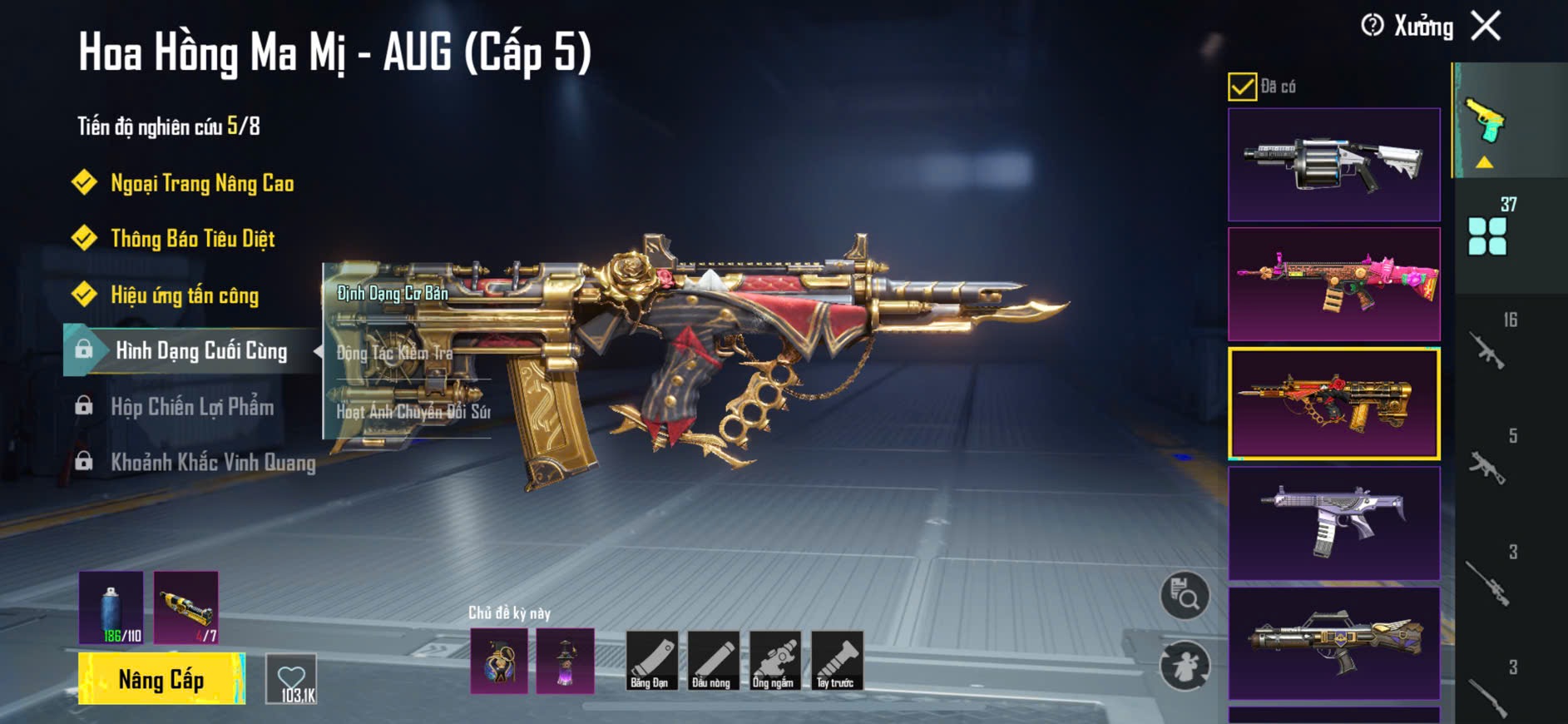1568x724 pixels.
Task: Tap the yellow Nâng Cấp upgrade button
Action: point(161,679)
